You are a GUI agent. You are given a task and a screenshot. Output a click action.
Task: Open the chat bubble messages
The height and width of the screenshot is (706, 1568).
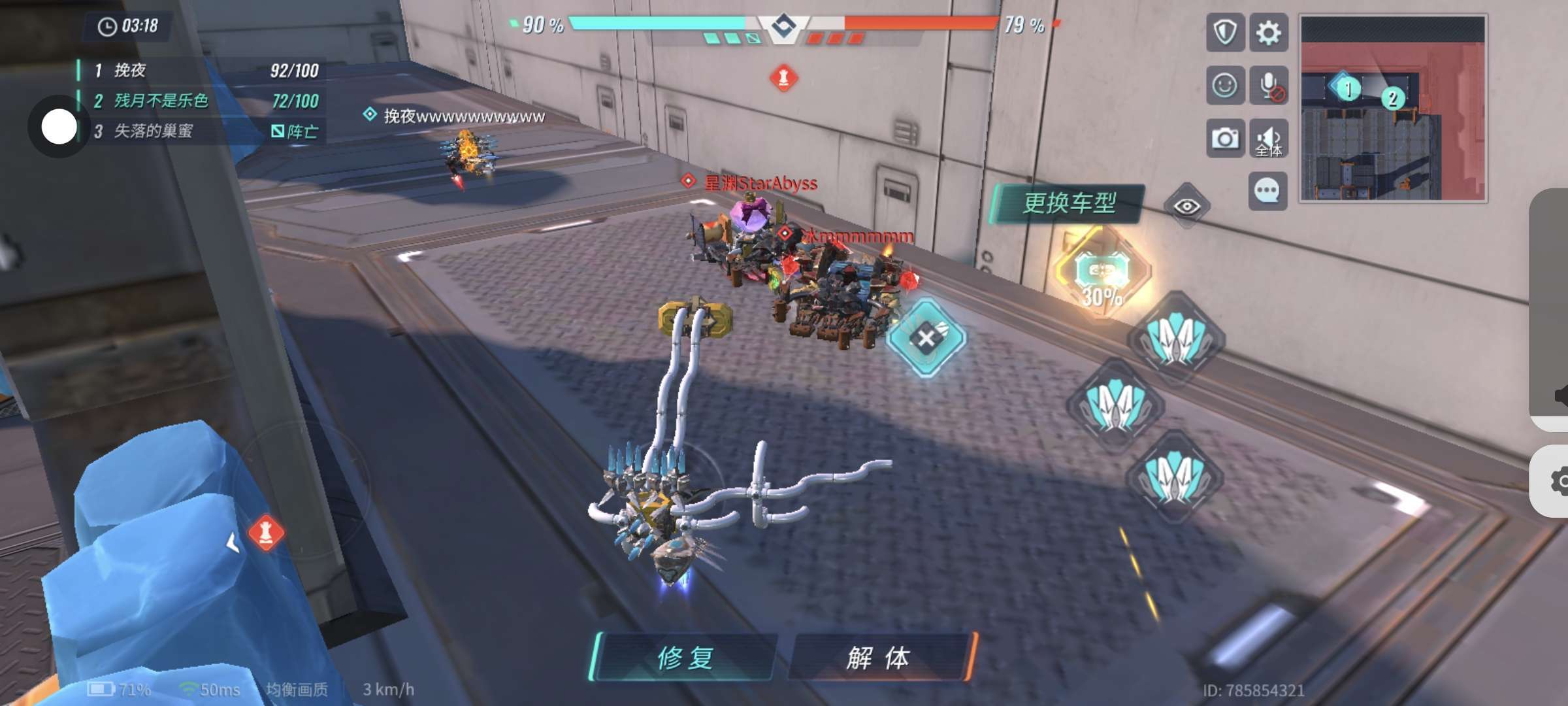point(1267,191)
